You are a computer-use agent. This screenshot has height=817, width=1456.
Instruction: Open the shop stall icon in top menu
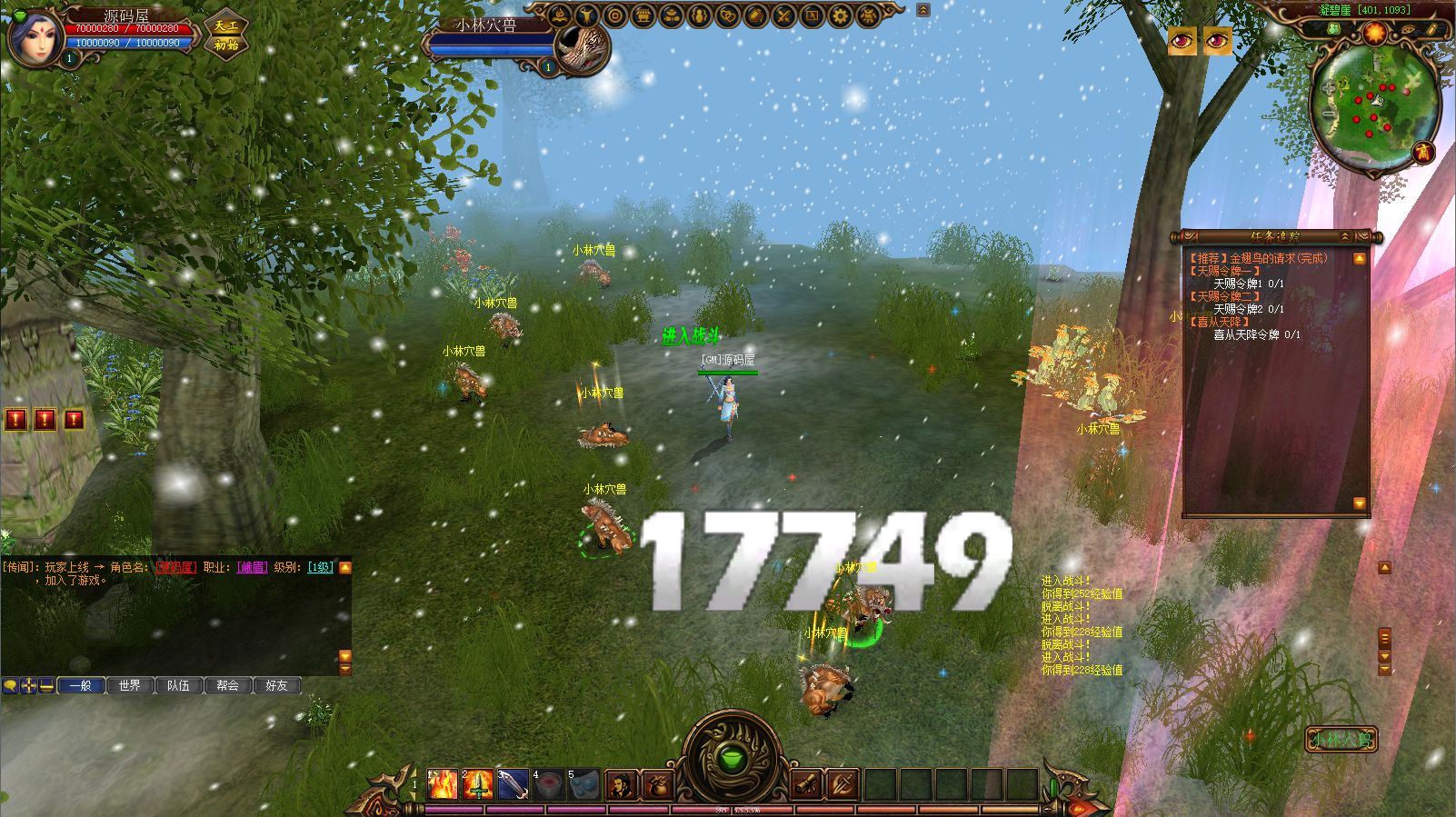643,15
